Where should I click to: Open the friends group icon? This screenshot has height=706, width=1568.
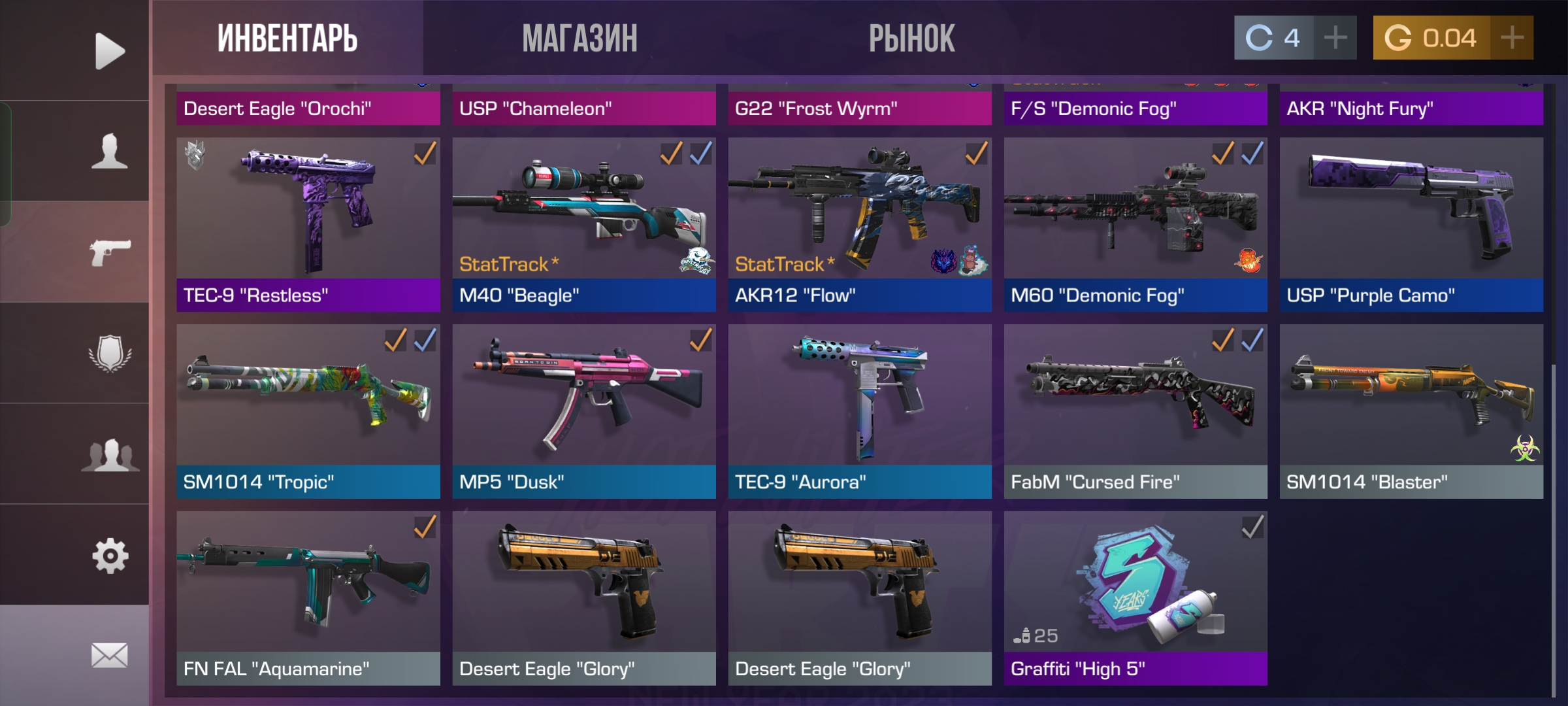pyautogui.click(x=109, y=454)
